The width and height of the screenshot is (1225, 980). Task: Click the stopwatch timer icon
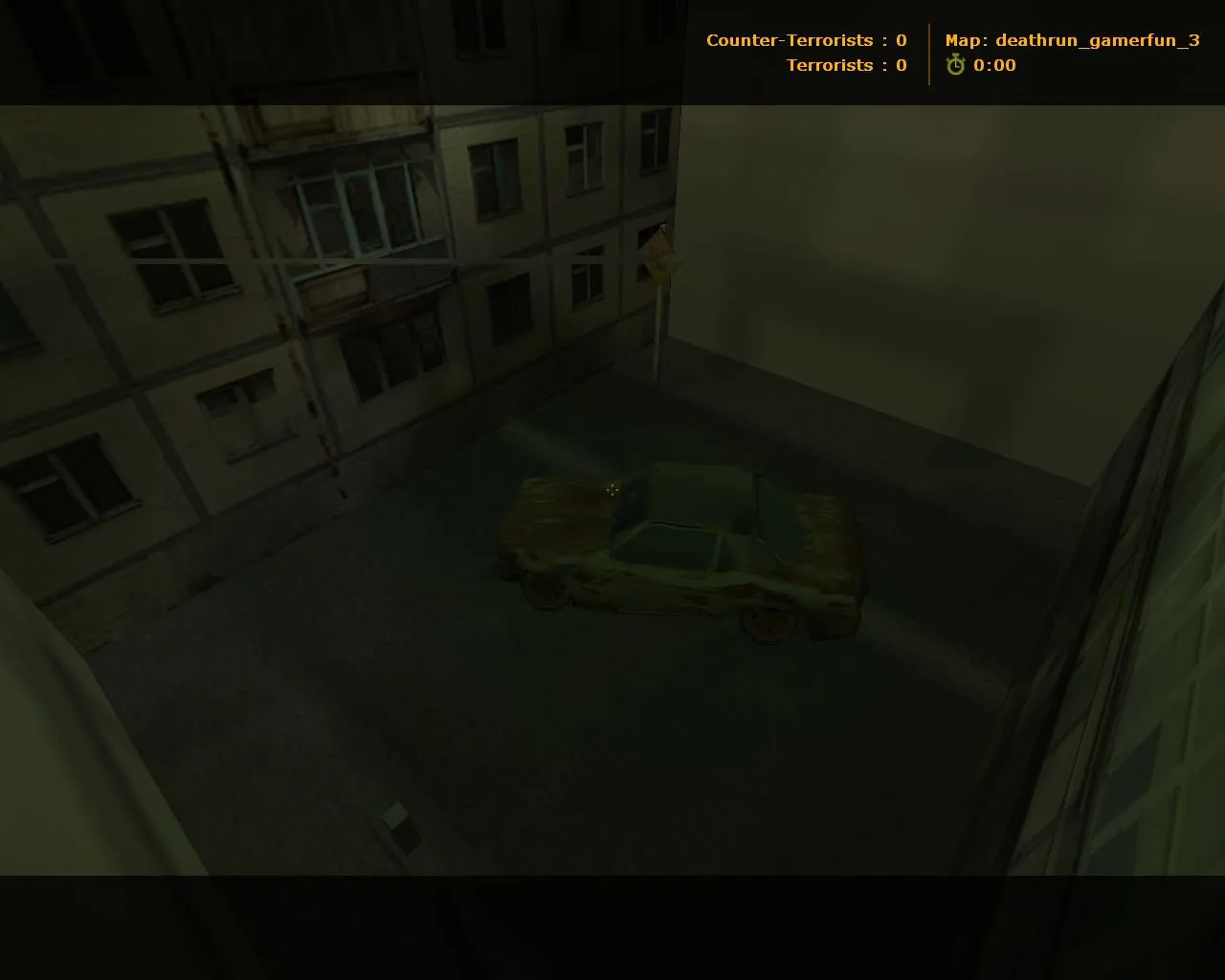(954, 66)
